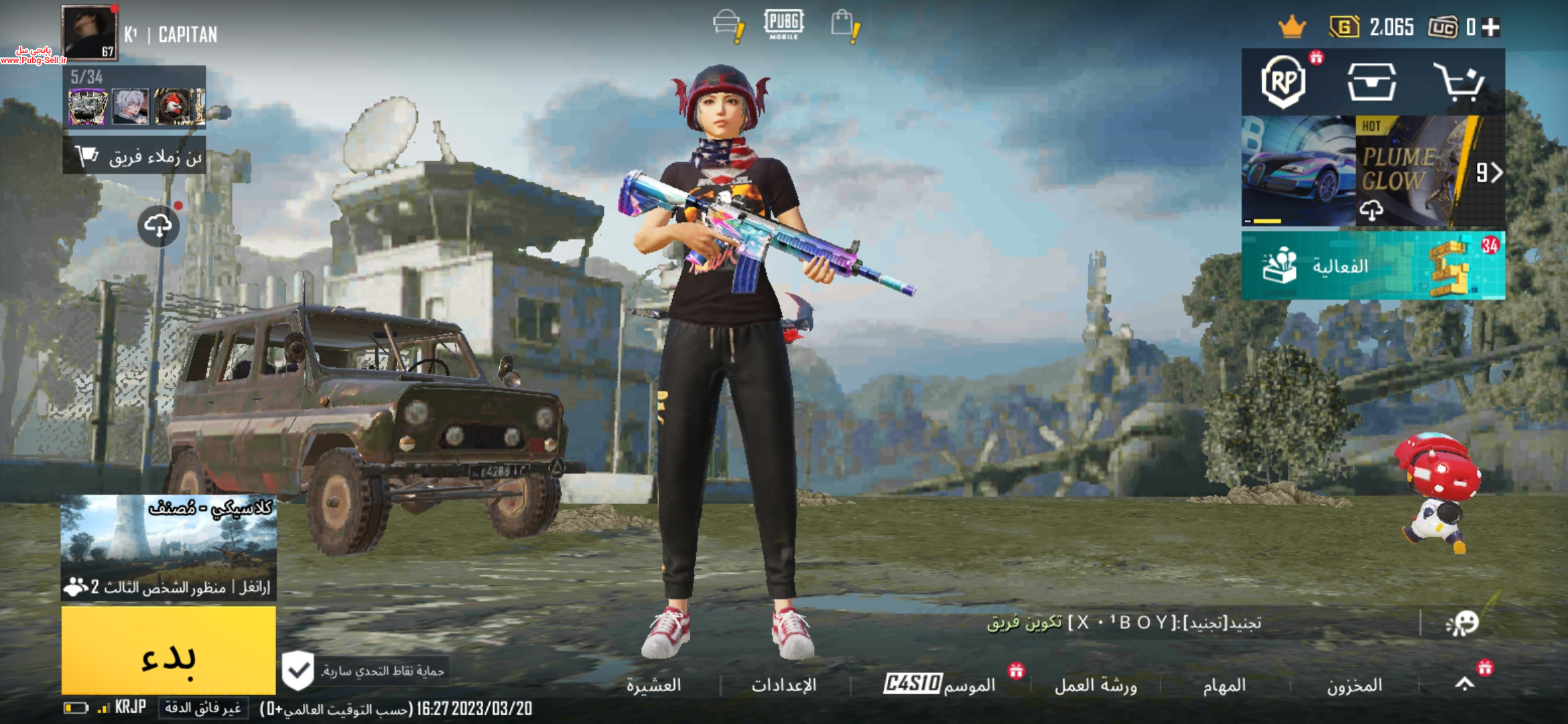Open the shop cart icon
This screenshot has width=1568, height=724.
(x=1459, y=82)
